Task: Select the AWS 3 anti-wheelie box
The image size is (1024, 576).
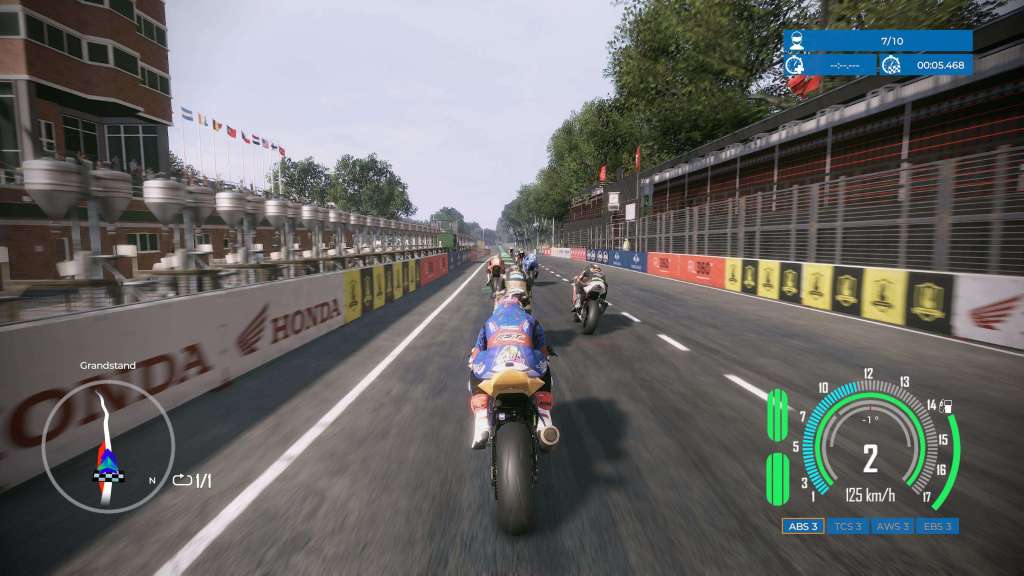Action: click(x=893, y=526)
